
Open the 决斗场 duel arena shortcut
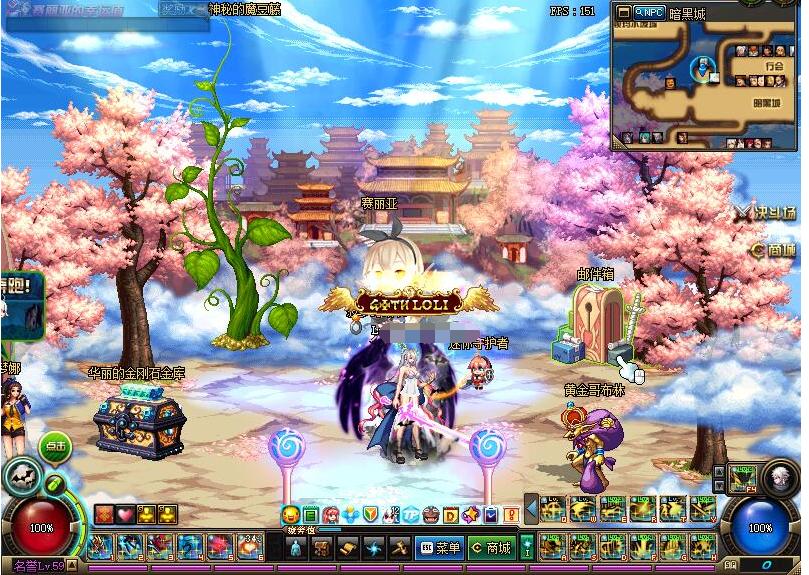768,212
